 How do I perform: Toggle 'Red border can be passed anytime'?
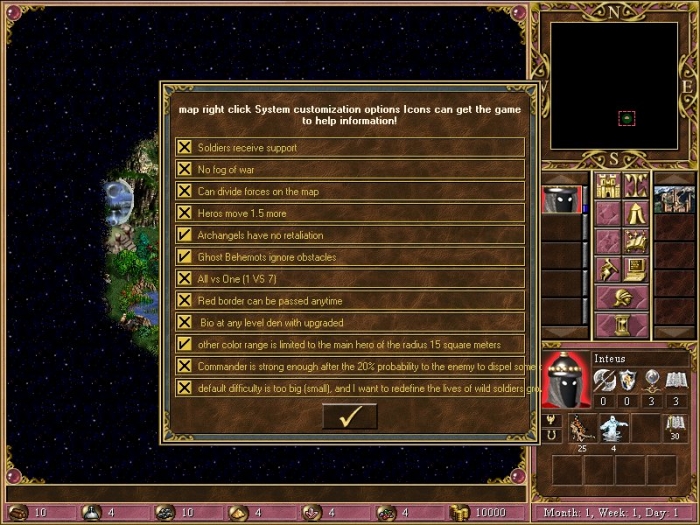[x=185, y=301]
